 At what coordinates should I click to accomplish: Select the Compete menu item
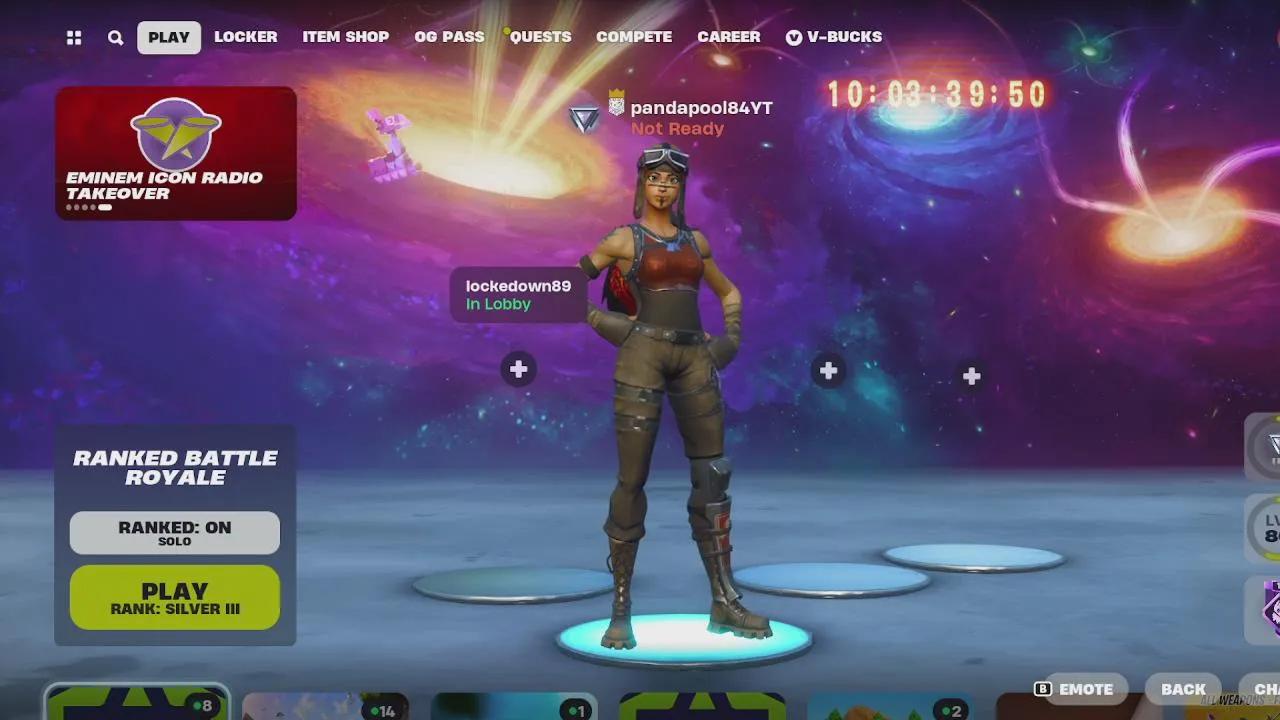coord(633,37)
